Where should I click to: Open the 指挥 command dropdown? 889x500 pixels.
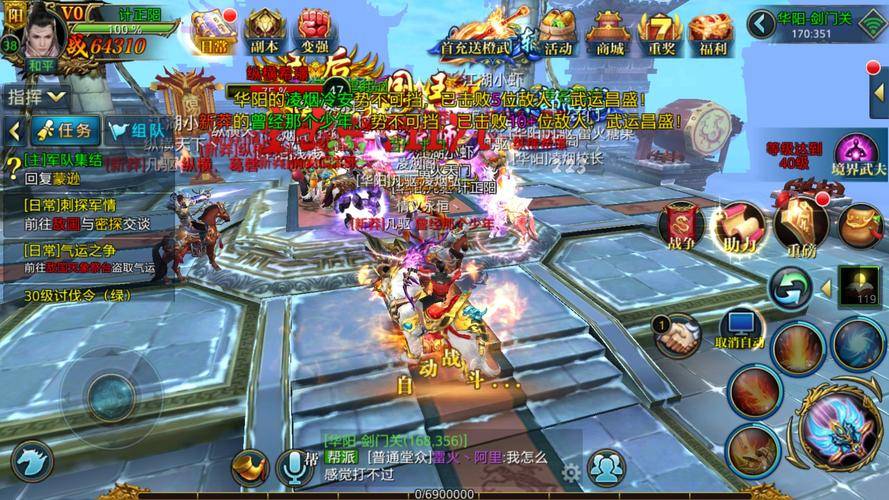pyautogui.click(x=36, y=97)
